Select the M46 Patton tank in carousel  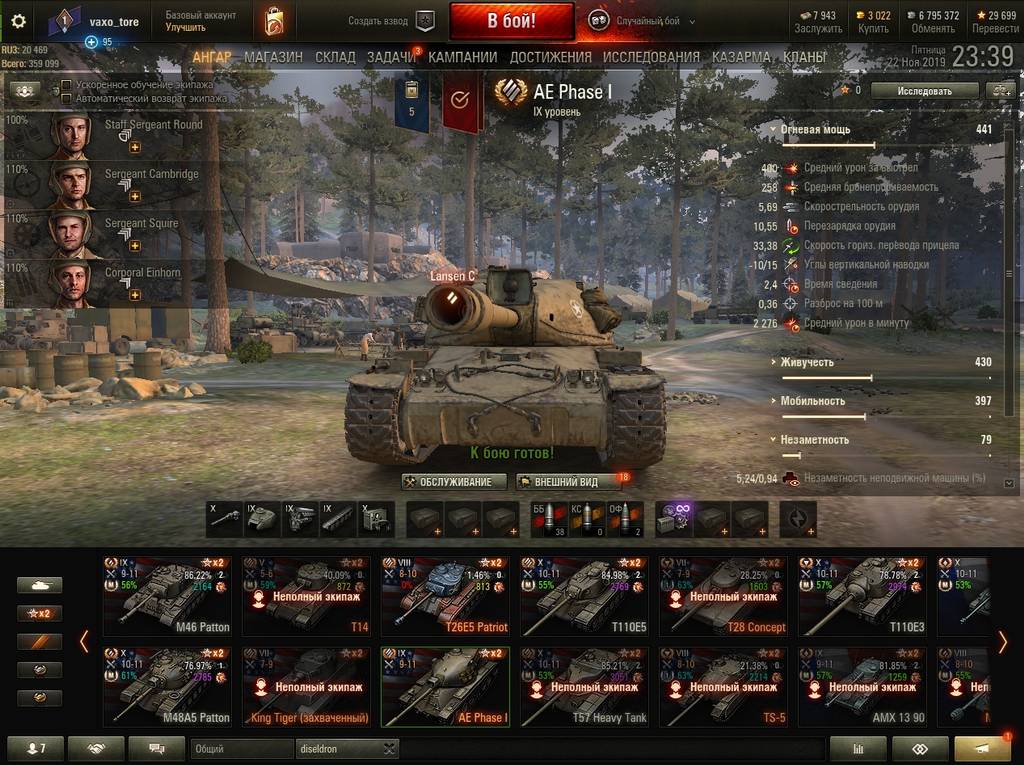tap(167, 596)
